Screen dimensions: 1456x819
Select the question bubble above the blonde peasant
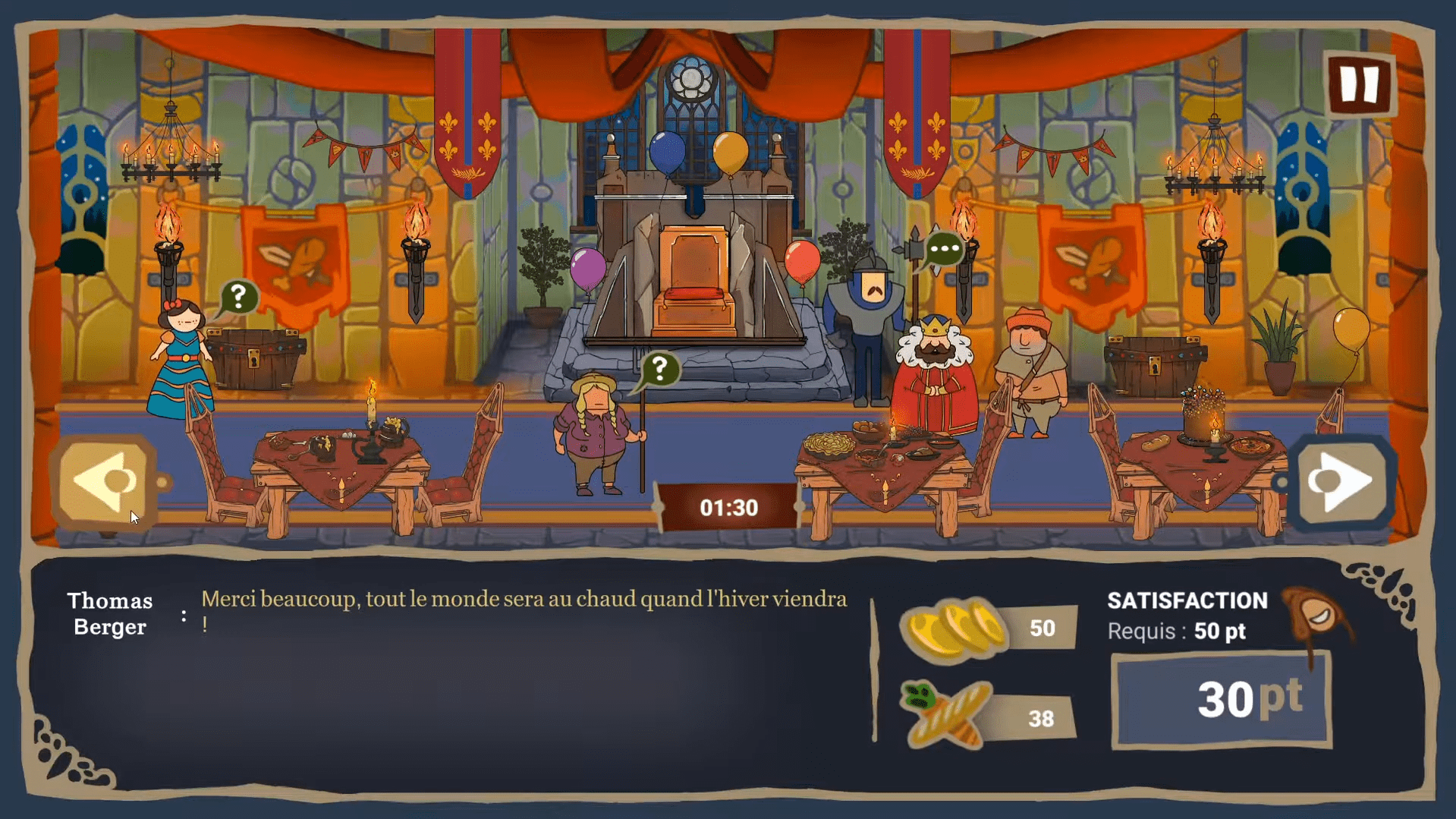point(659,369)
